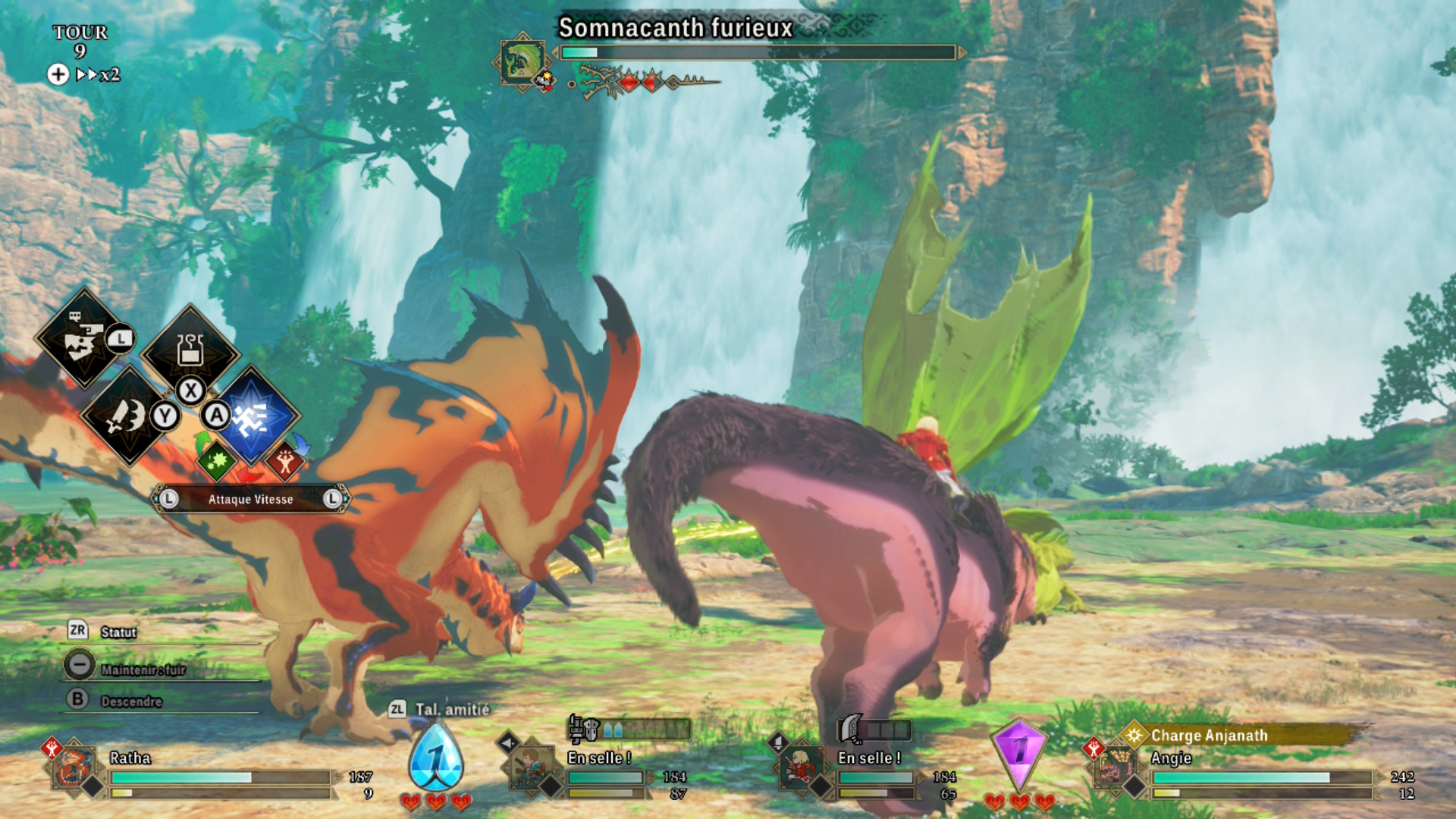Click the Attaque Vitesse selector bar

[x=250, y=499]
